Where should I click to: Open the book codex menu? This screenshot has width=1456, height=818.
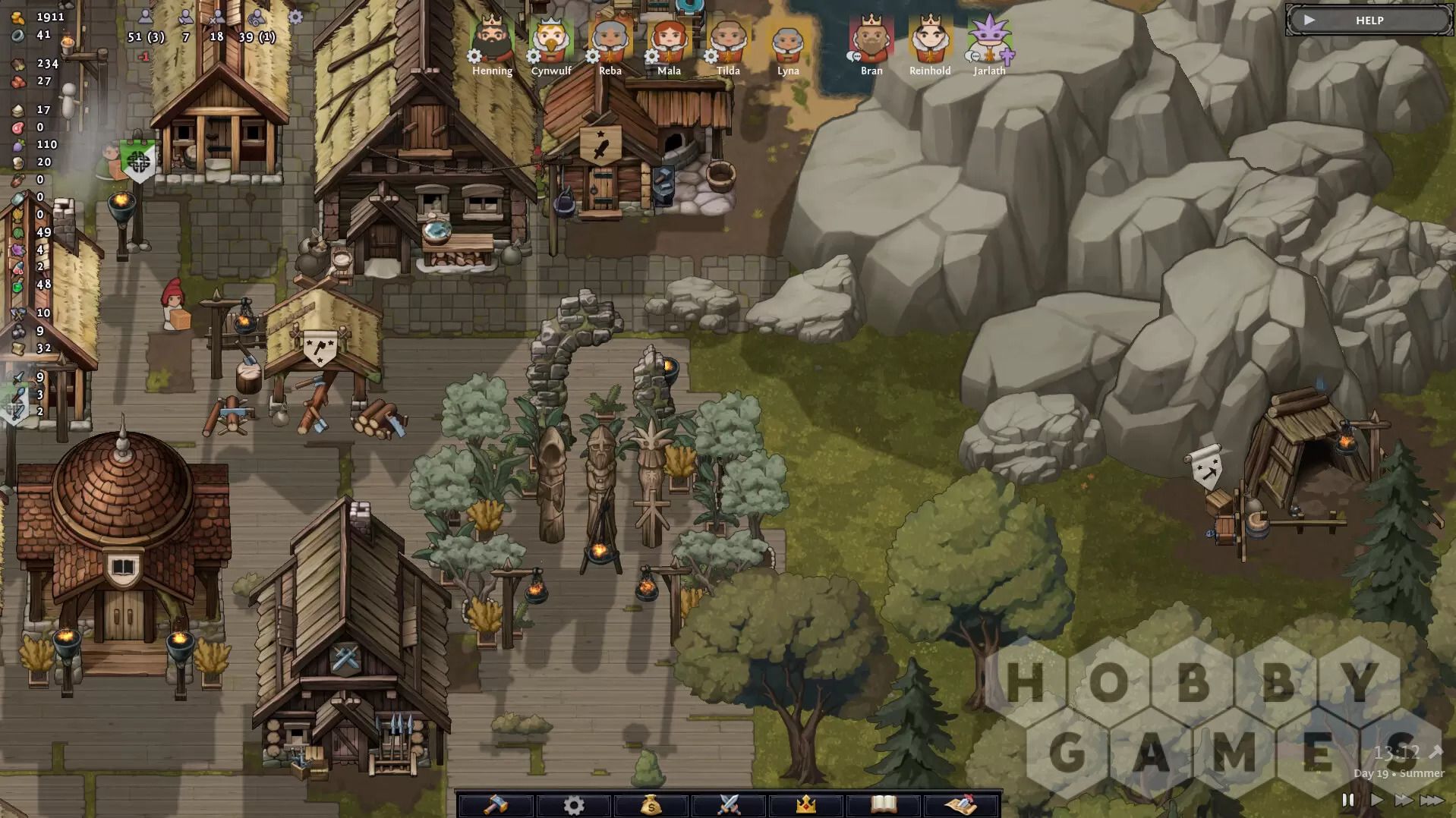(x=884, y=804)
